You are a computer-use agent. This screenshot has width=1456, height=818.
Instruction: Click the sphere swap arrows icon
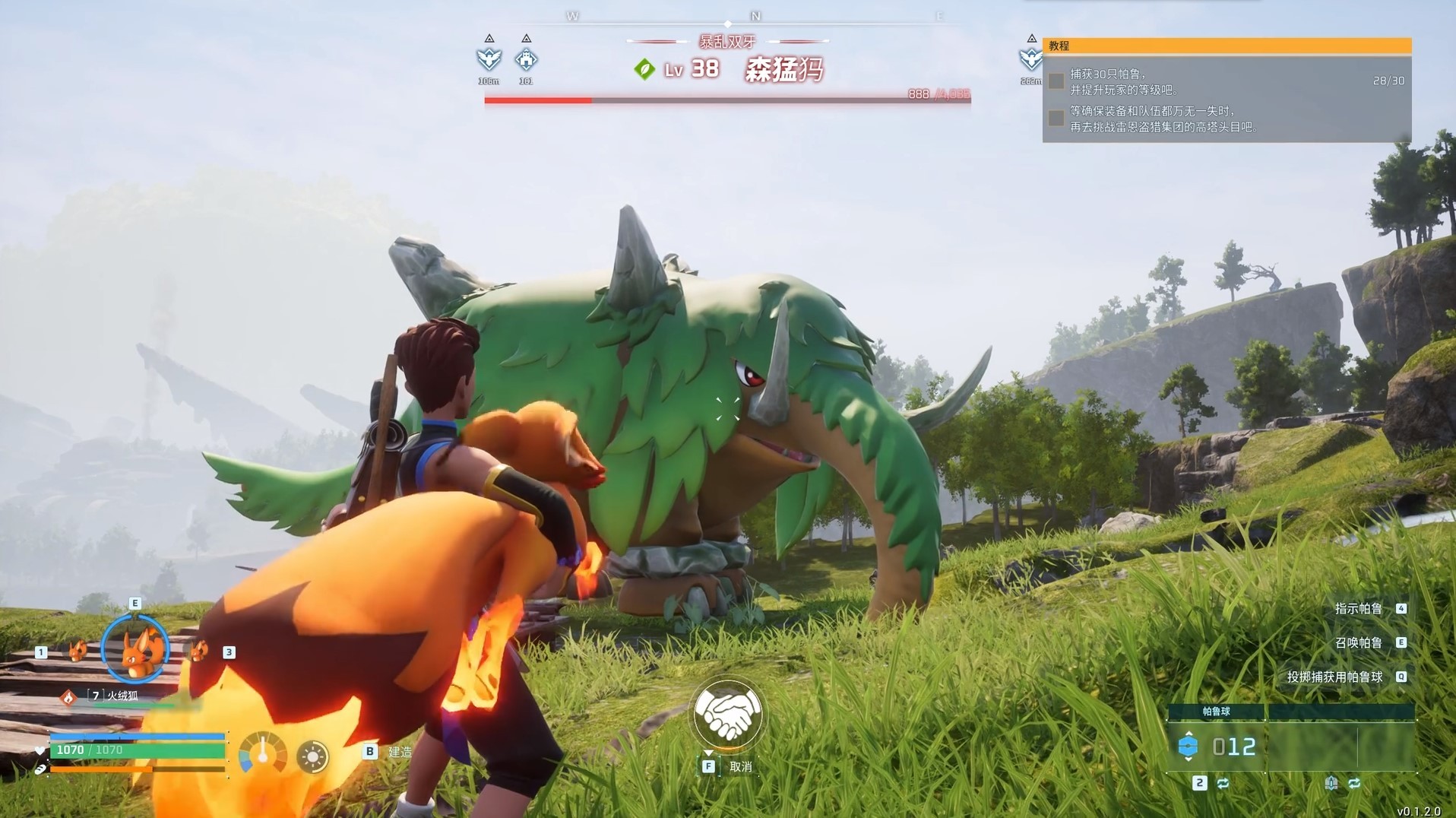point(1223,783)
